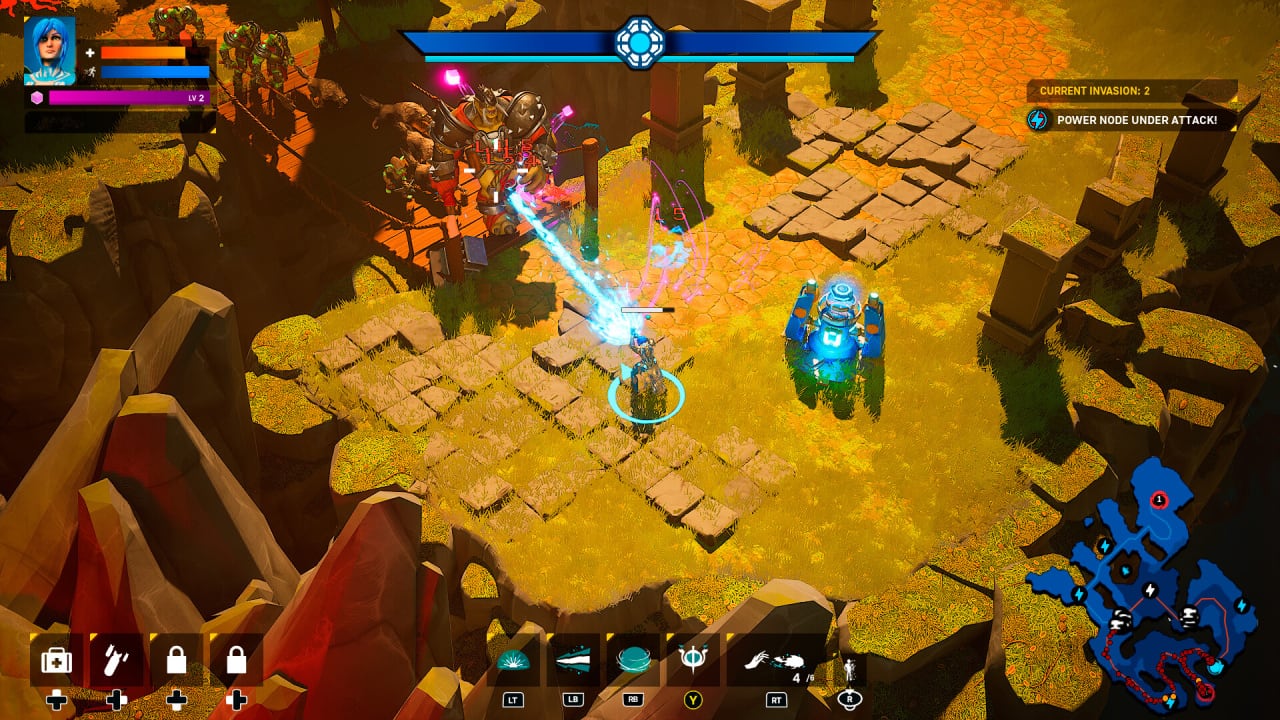Click the blue-haired character portrait
Viewport: 1280px width, 720px height.
(50, 50)
